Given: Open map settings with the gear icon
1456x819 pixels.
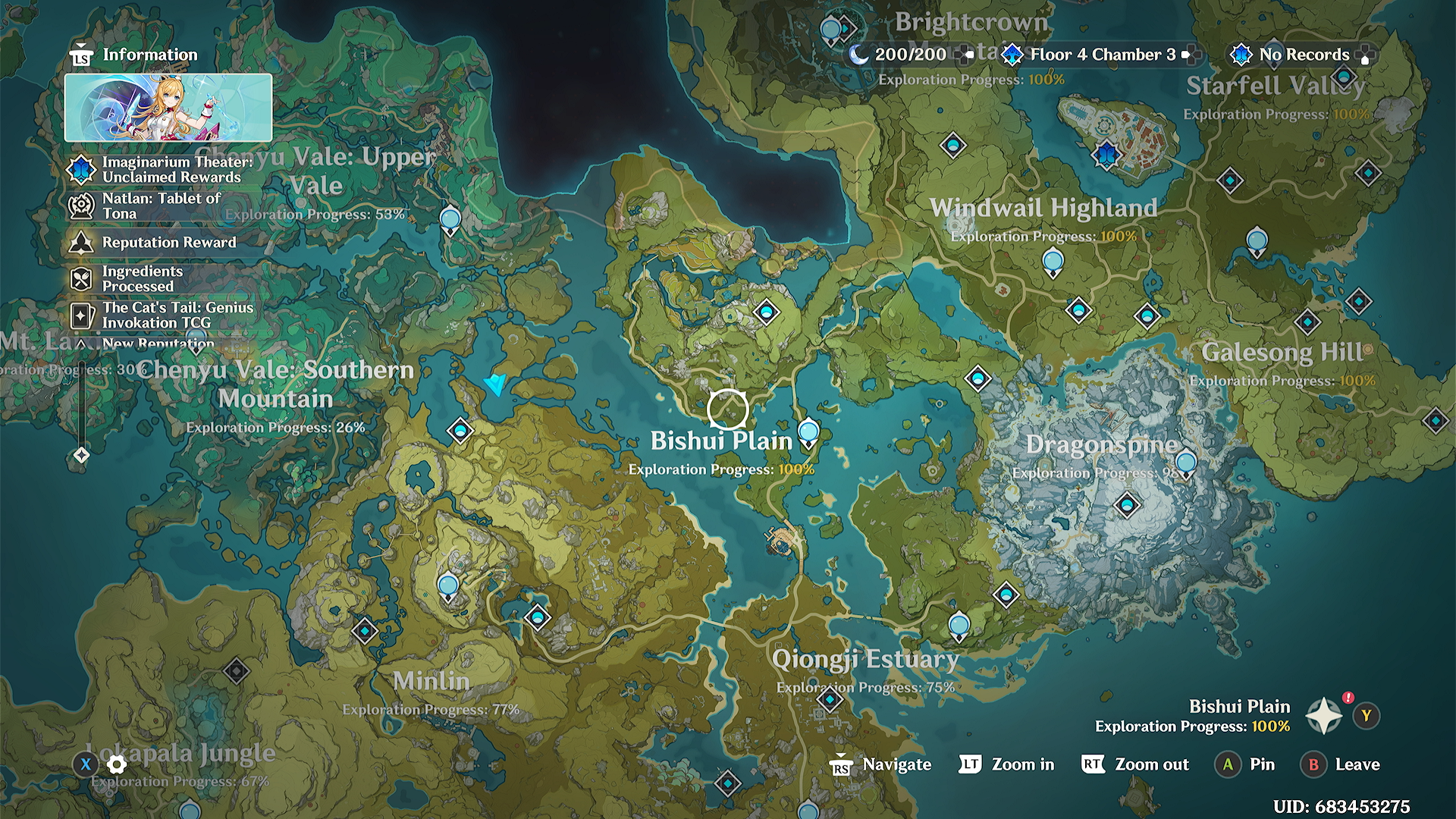Looking at the screenshot, I should (117, 764).
